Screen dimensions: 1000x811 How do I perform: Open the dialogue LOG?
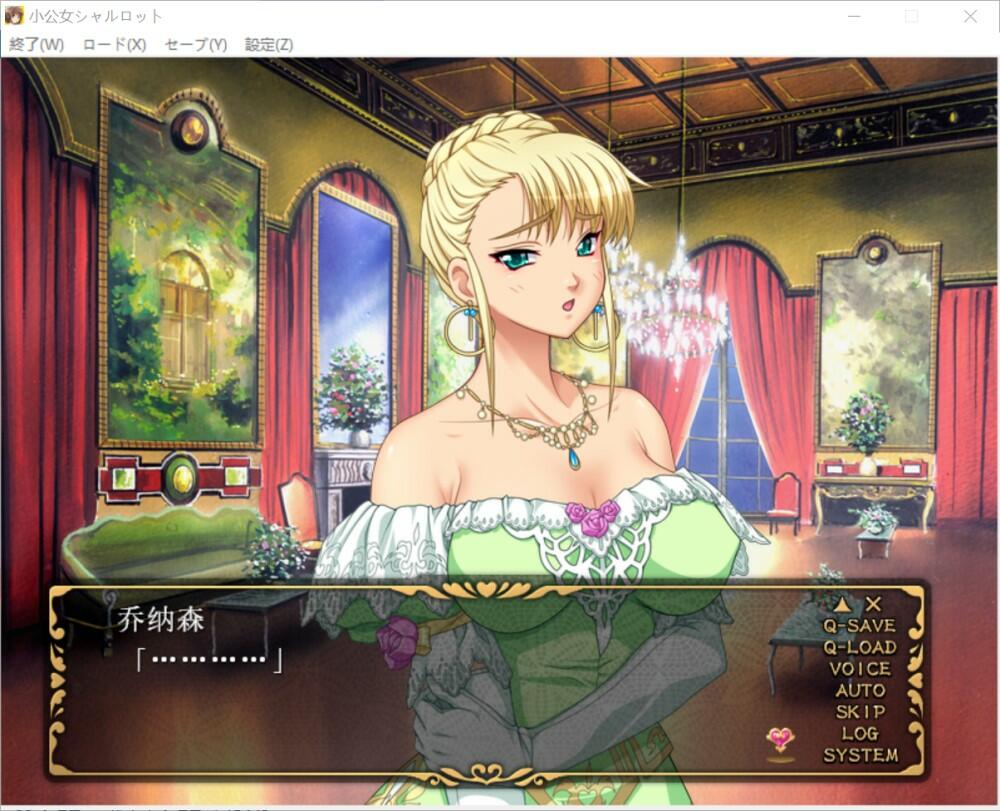point(859,734)
